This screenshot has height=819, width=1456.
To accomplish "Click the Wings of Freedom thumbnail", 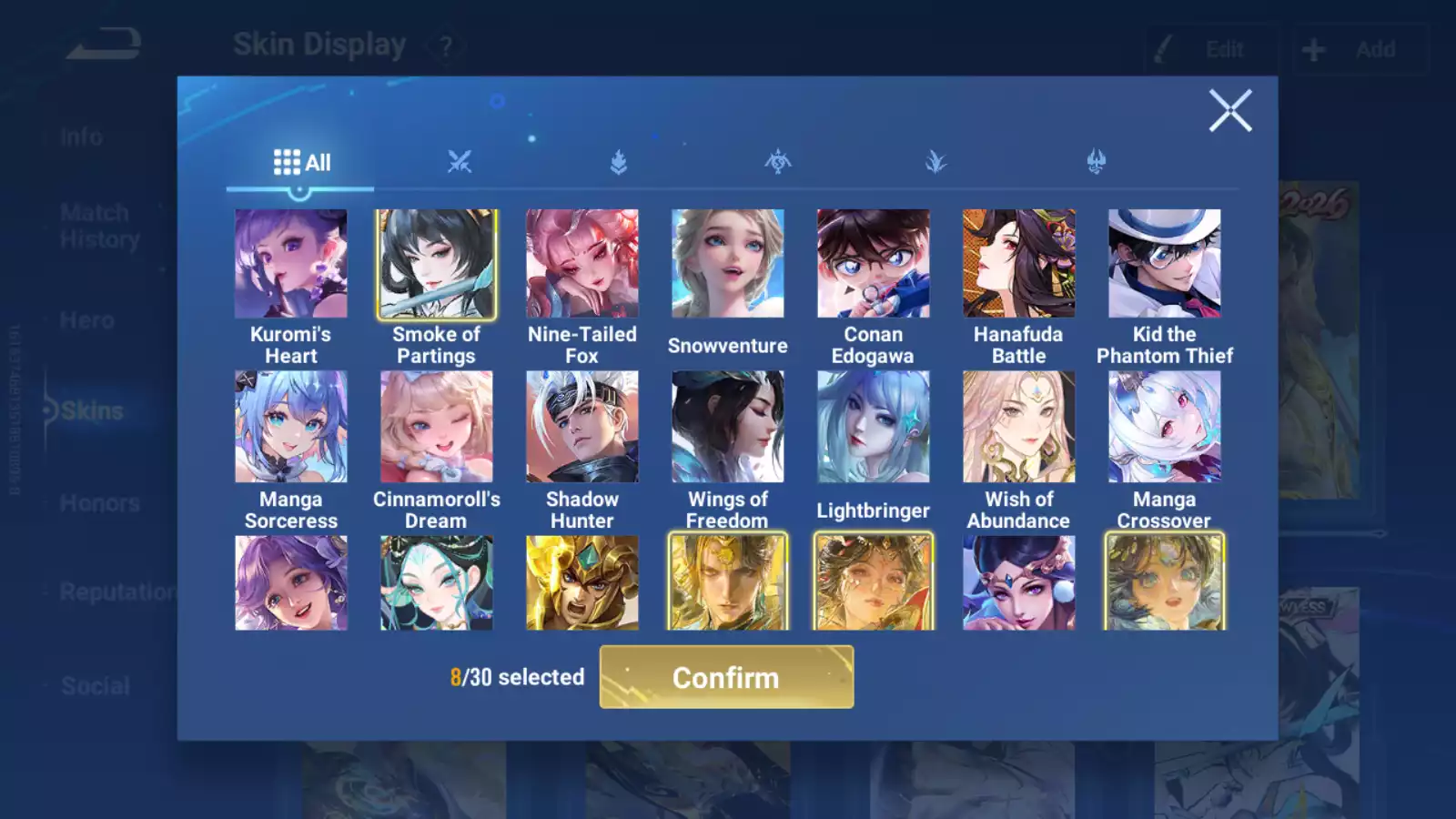I will [728, 426].
